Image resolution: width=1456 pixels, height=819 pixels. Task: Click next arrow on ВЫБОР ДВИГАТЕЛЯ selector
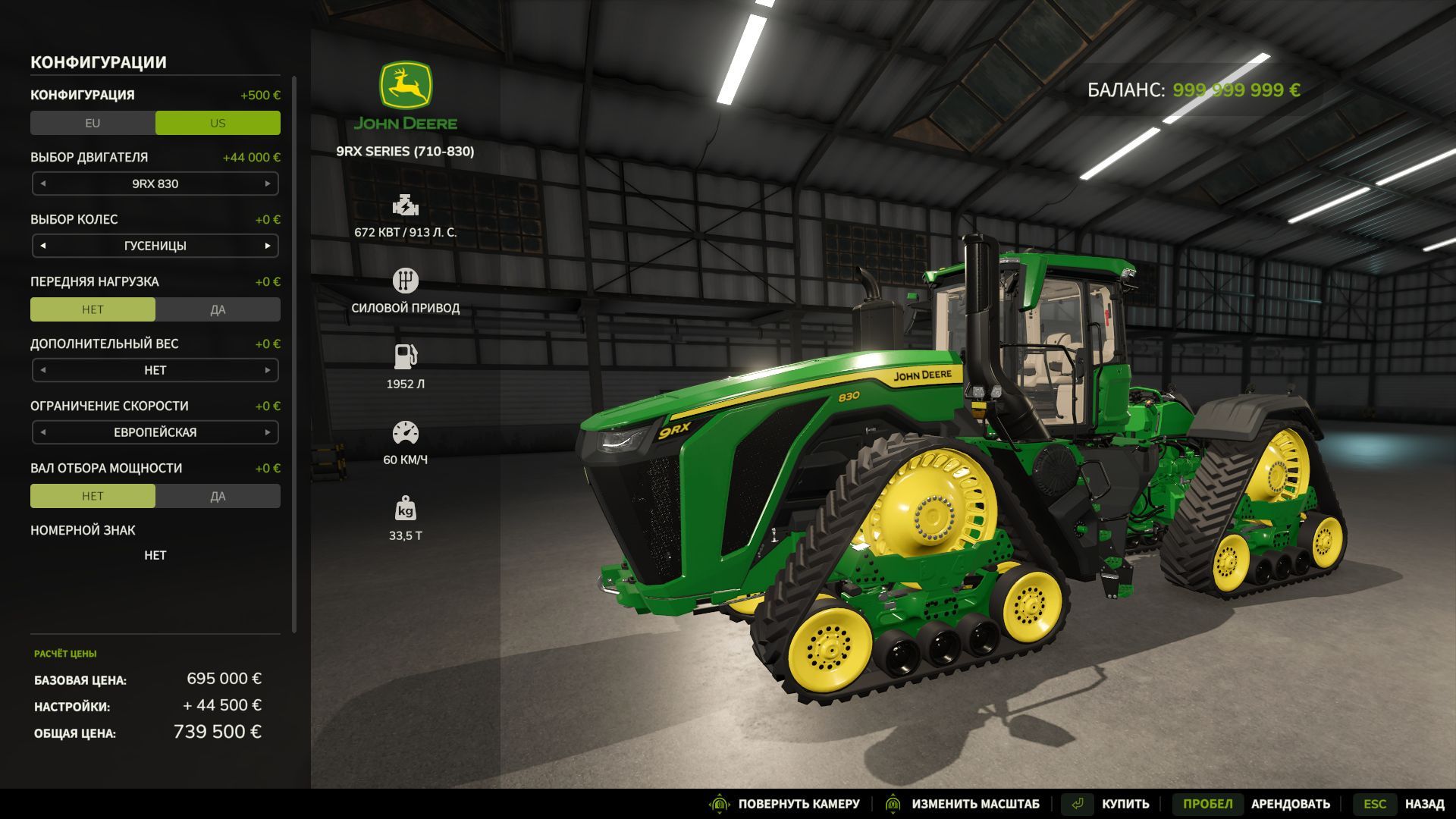tap(269, 183)
